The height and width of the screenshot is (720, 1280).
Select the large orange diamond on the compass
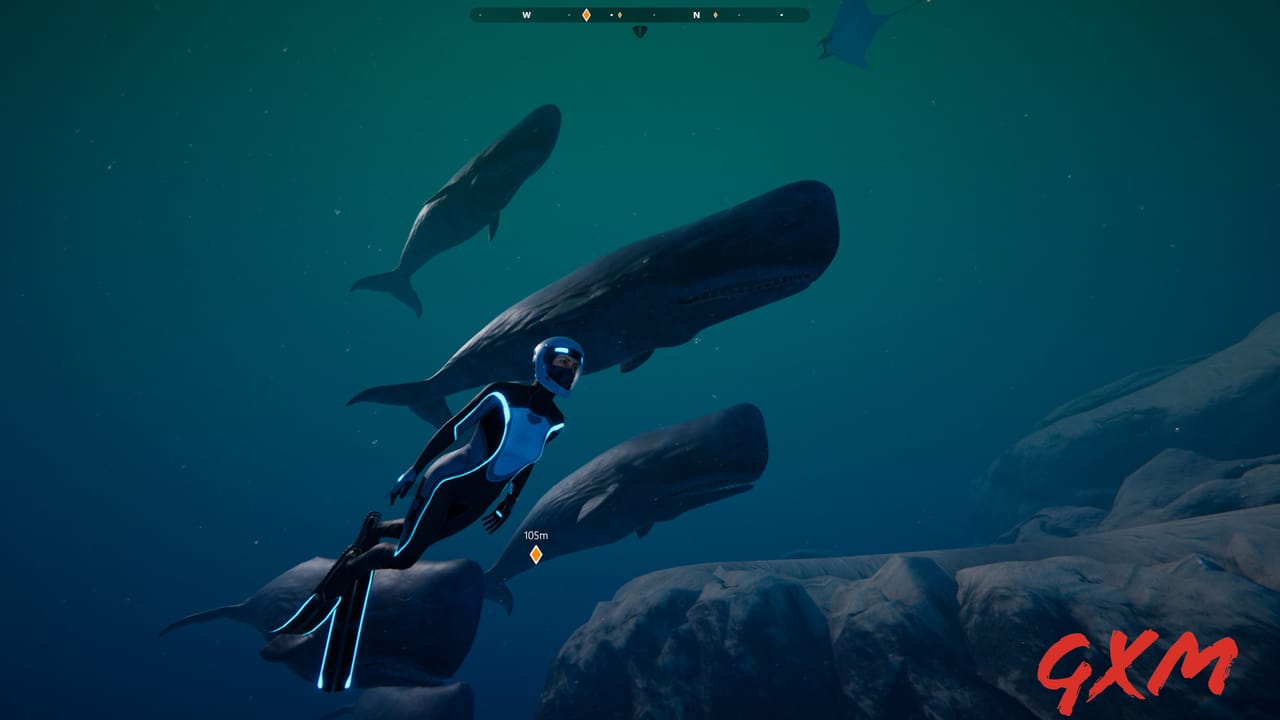[586, 15]
